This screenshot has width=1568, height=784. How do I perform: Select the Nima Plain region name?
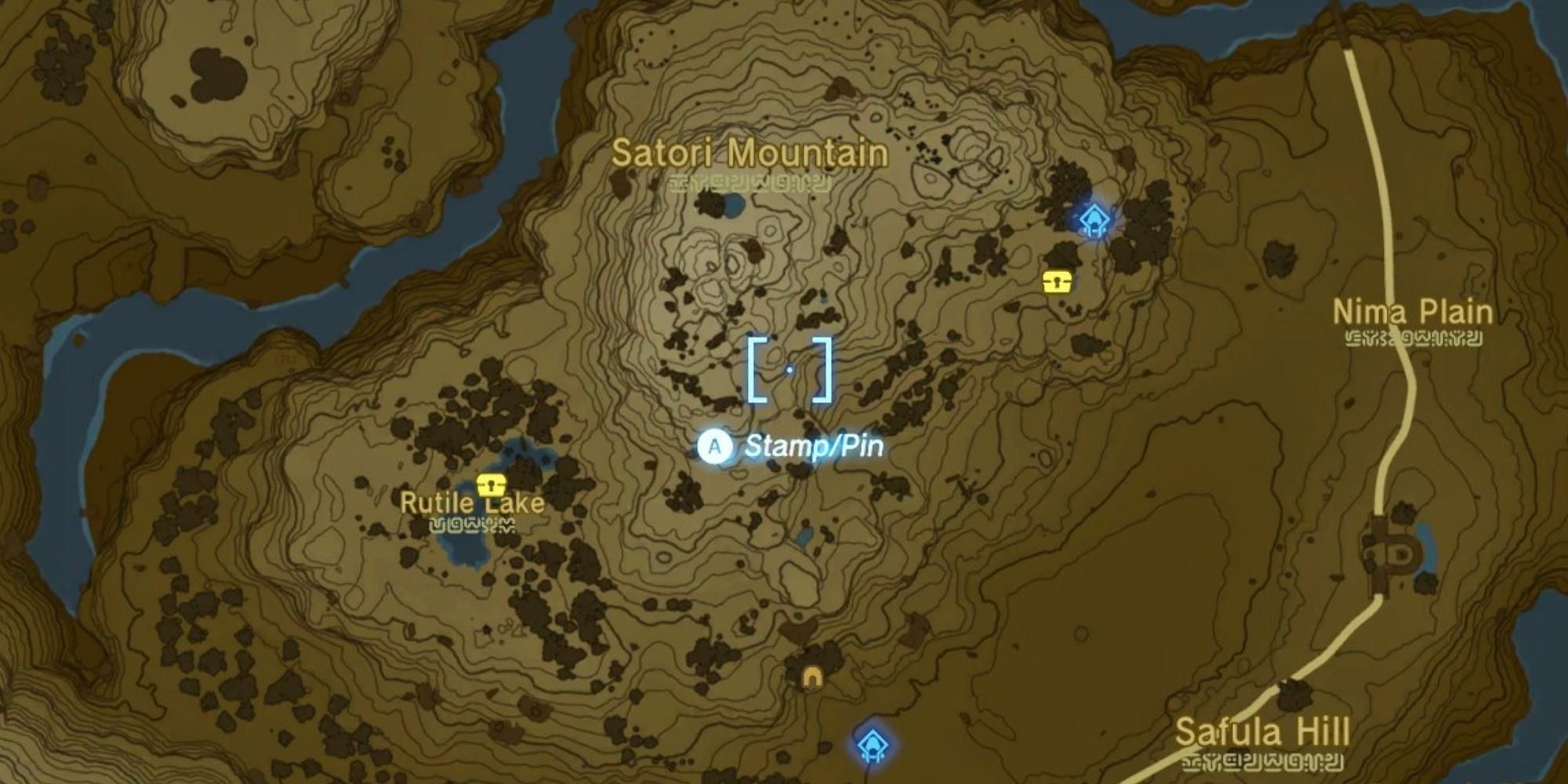(1412, 312)
